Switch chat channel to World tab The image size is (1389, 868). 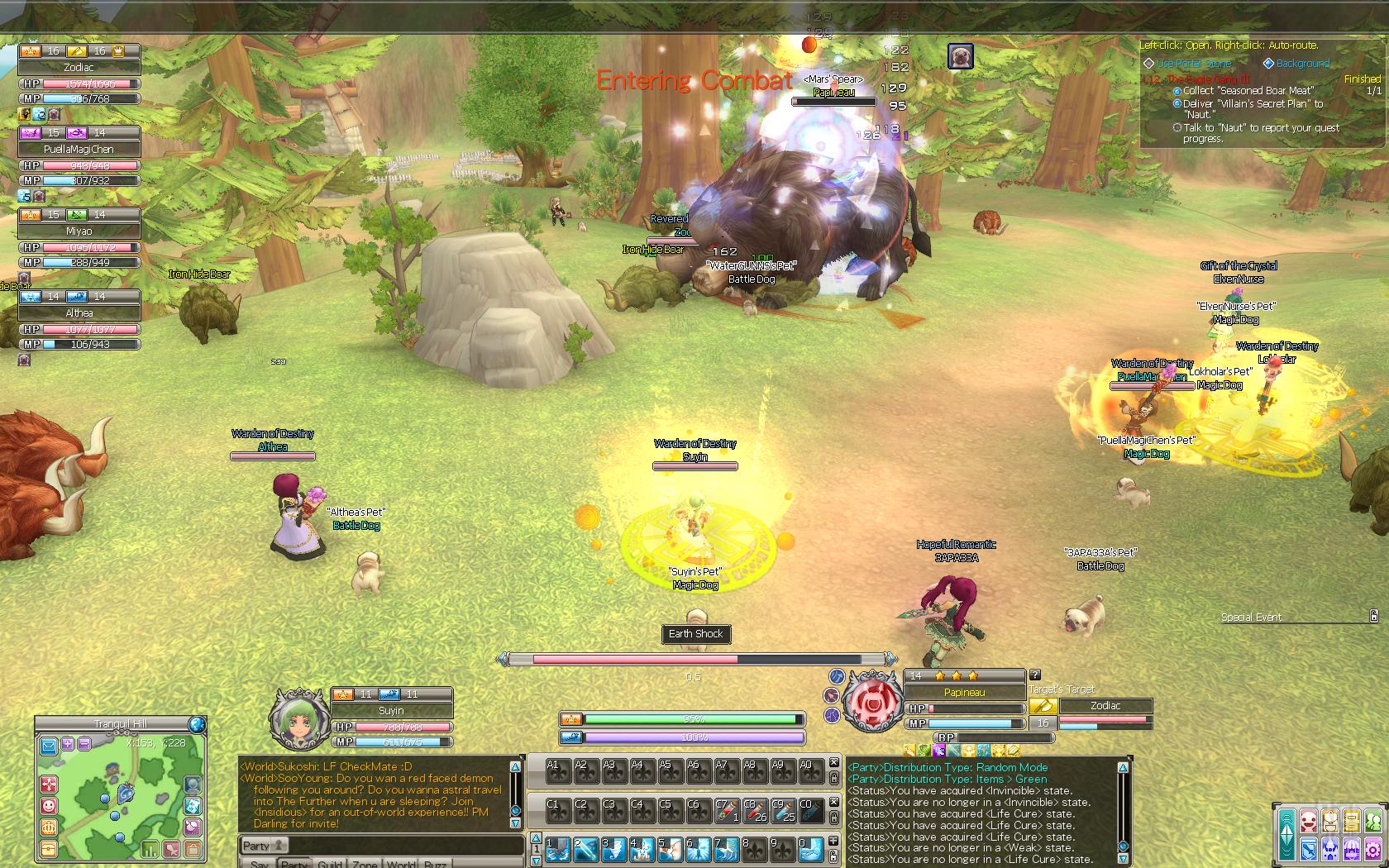tap(400, 865)
